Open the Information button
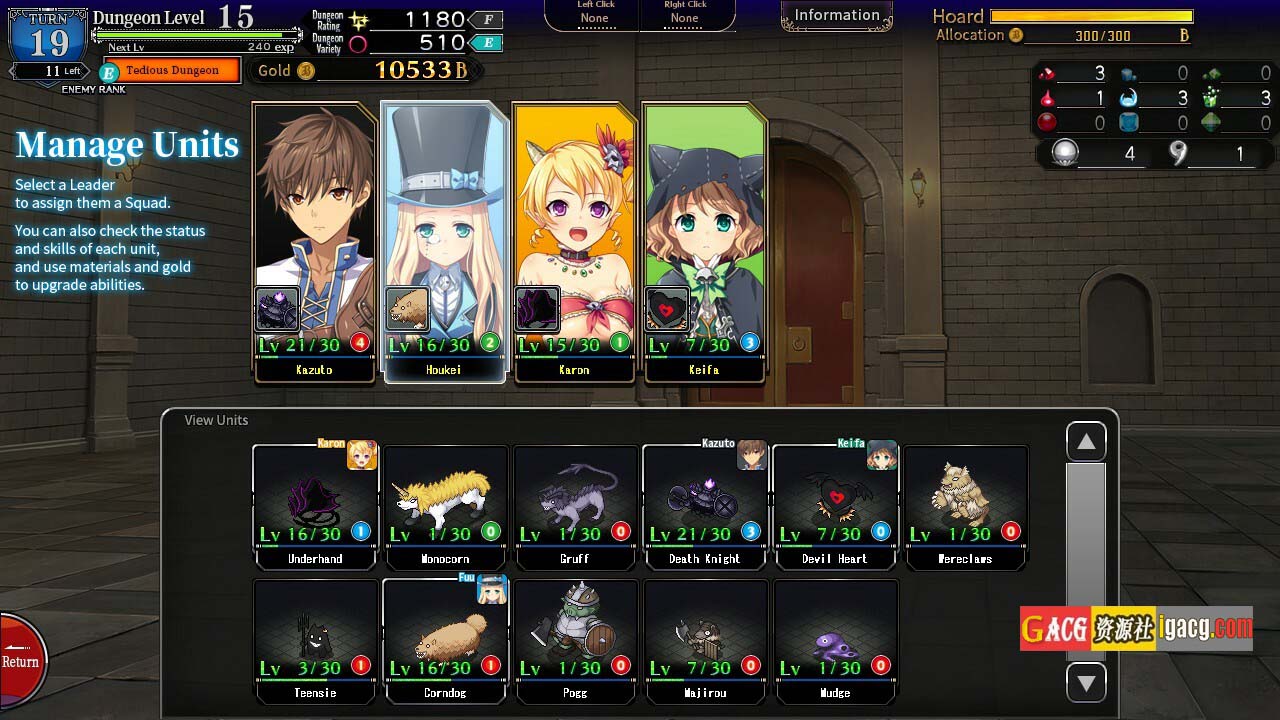1280x720 pixels. (x=837, y=16)
